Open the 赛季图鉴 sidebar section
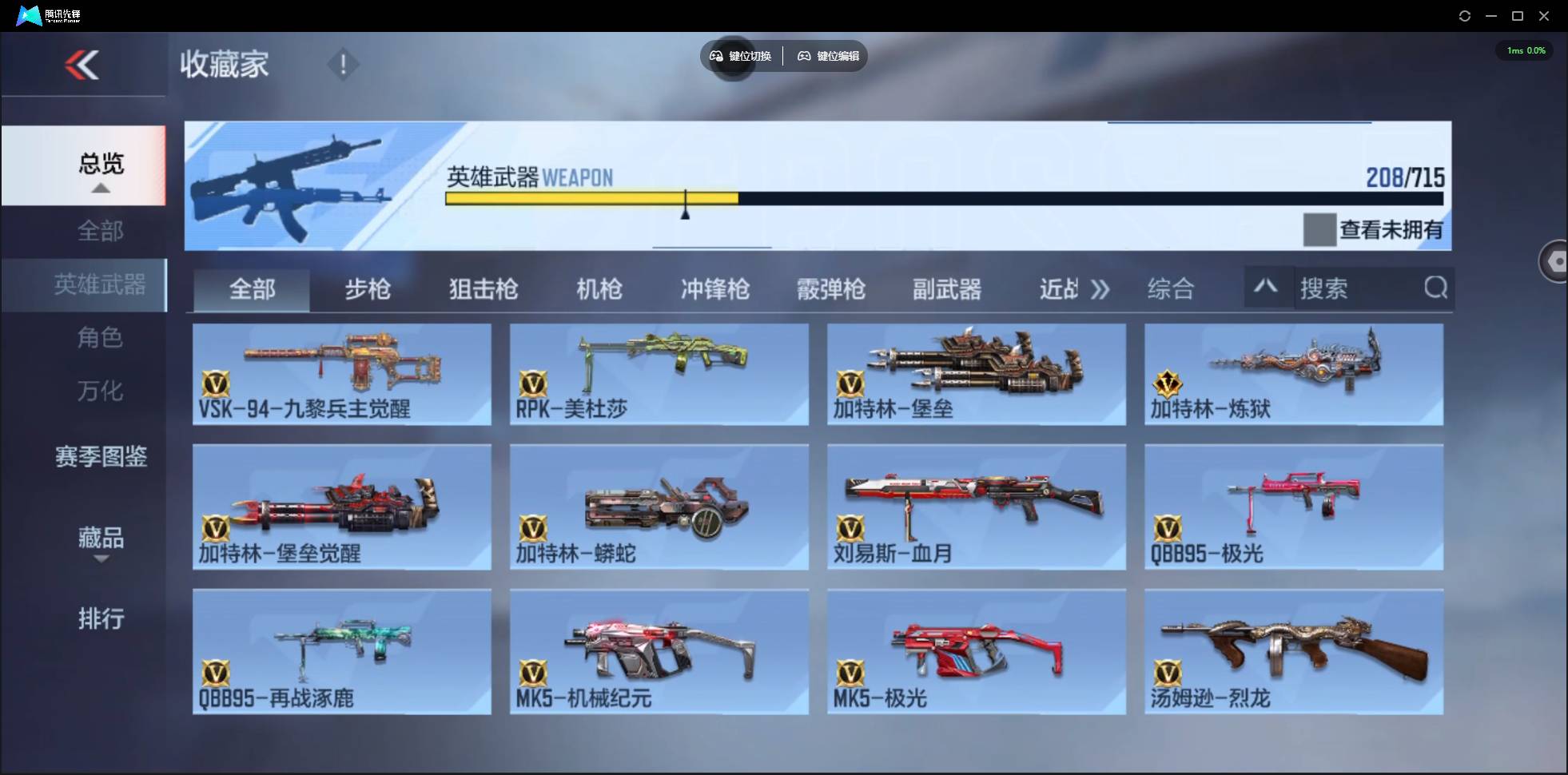The image size is (1568, 775). (x=100, y=457)
